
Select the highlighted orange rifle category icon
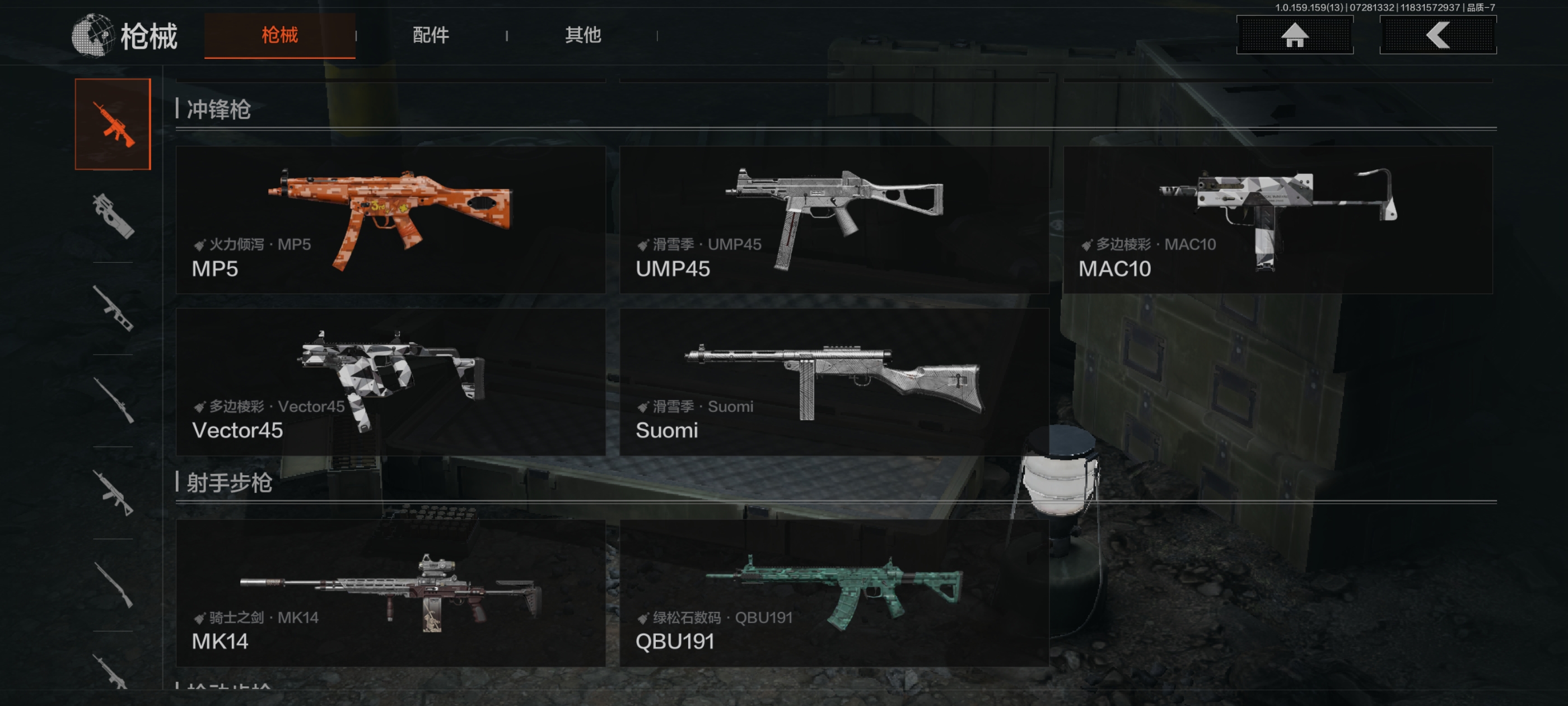pos(113,124)
